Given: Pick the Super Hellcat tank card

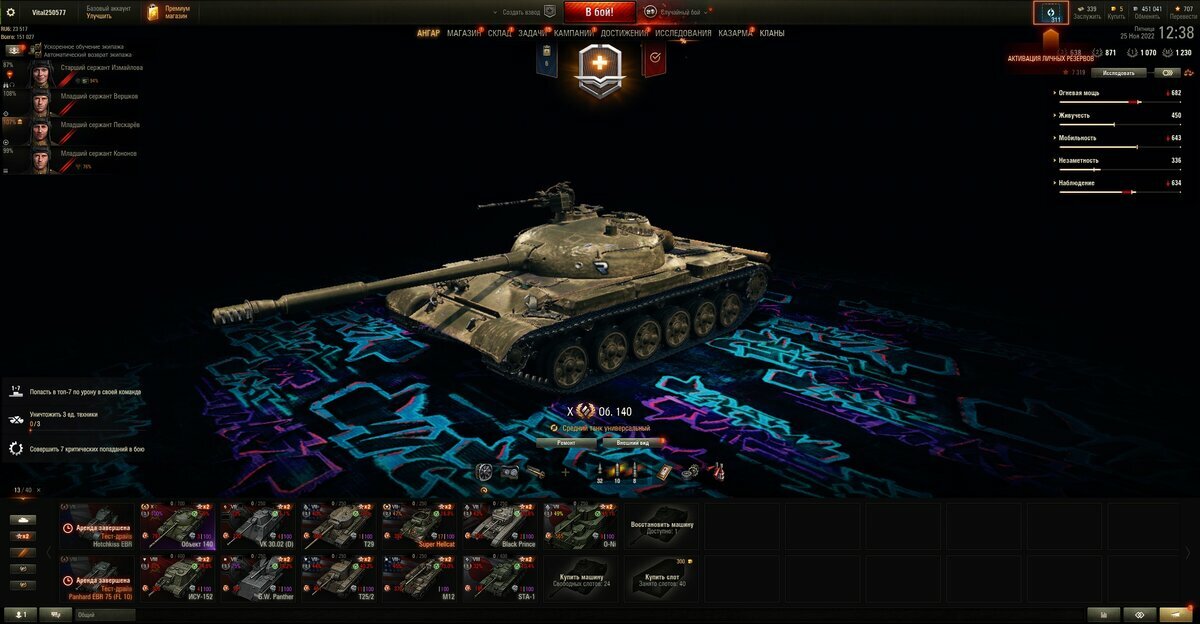Looking at the screenshot, I should coord(419,525).
